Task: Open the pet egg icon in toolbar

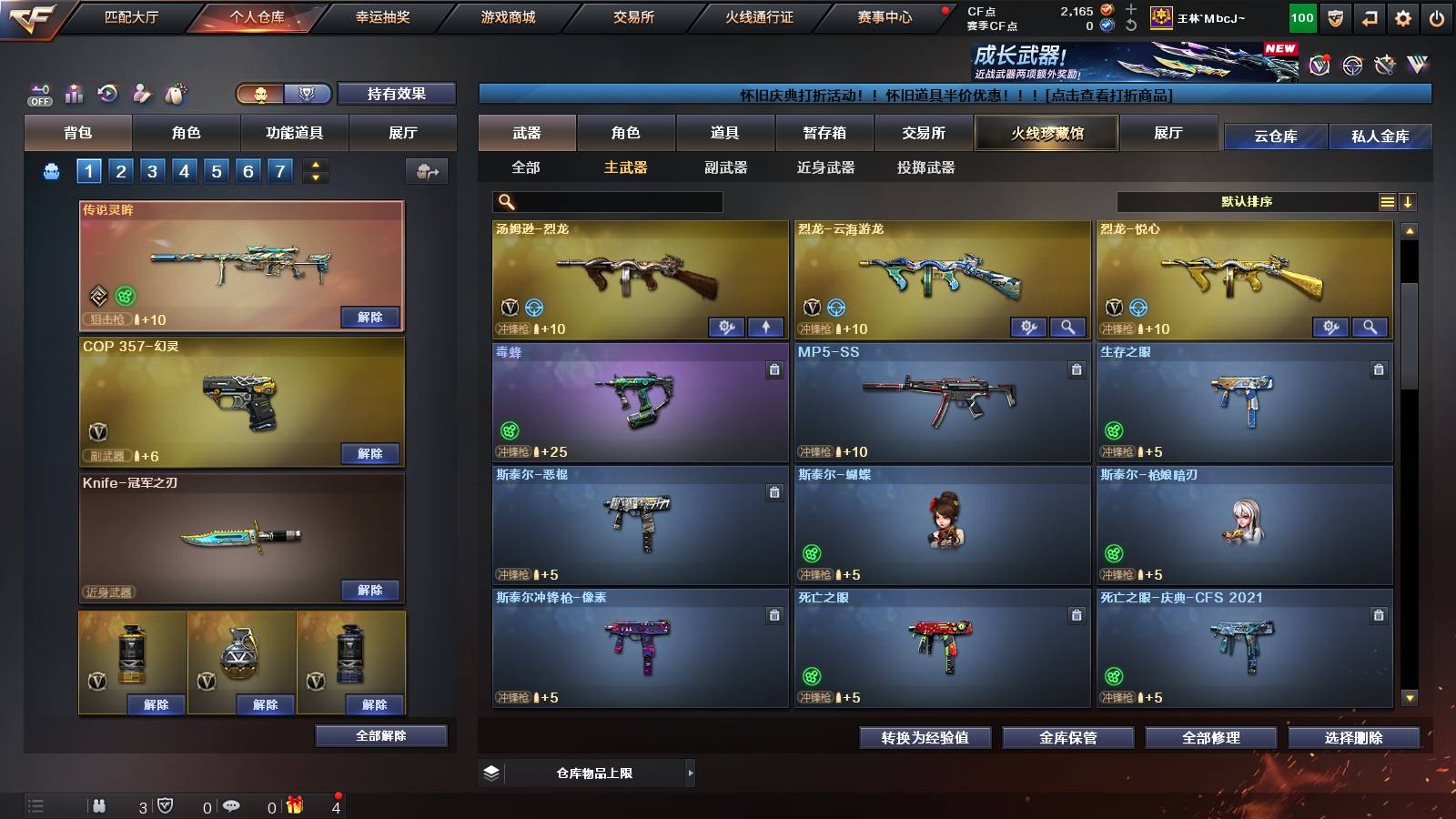Action: (175, 94)
